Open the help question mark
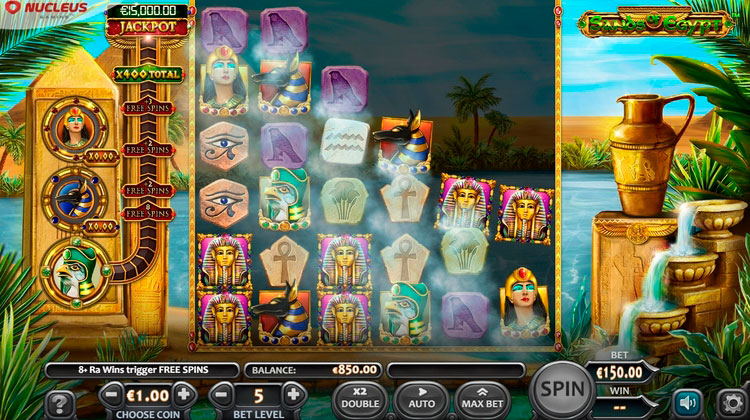750x420 pixels. 59,403
